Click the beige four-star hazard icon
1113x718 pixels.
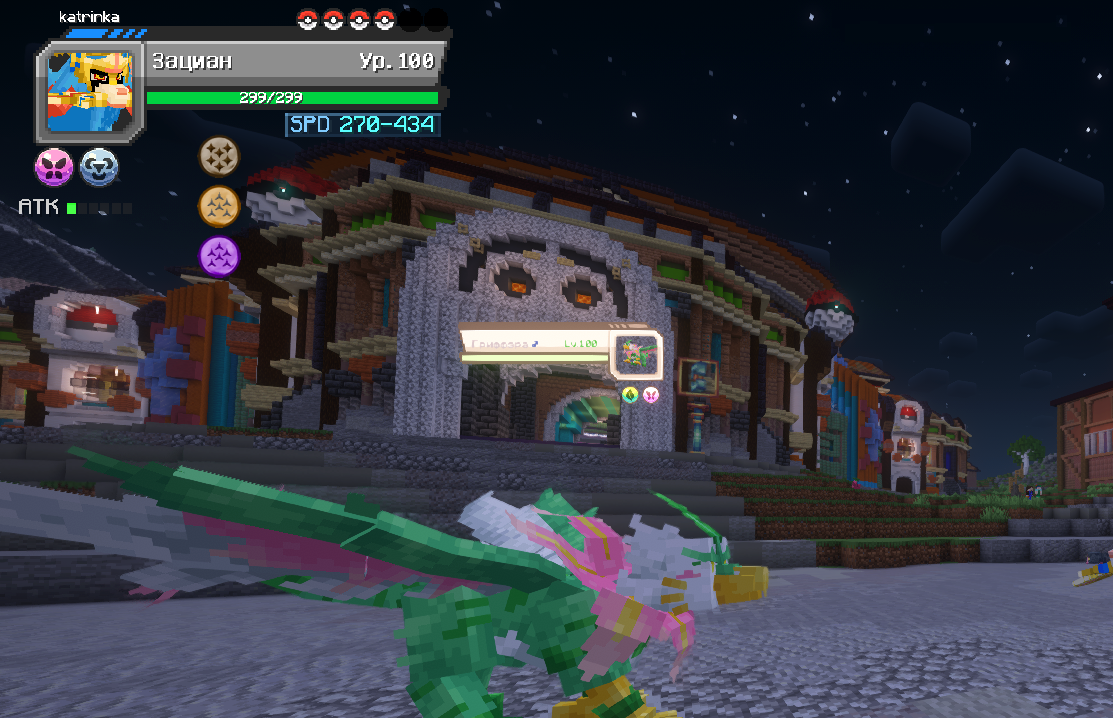click(220, 156)
